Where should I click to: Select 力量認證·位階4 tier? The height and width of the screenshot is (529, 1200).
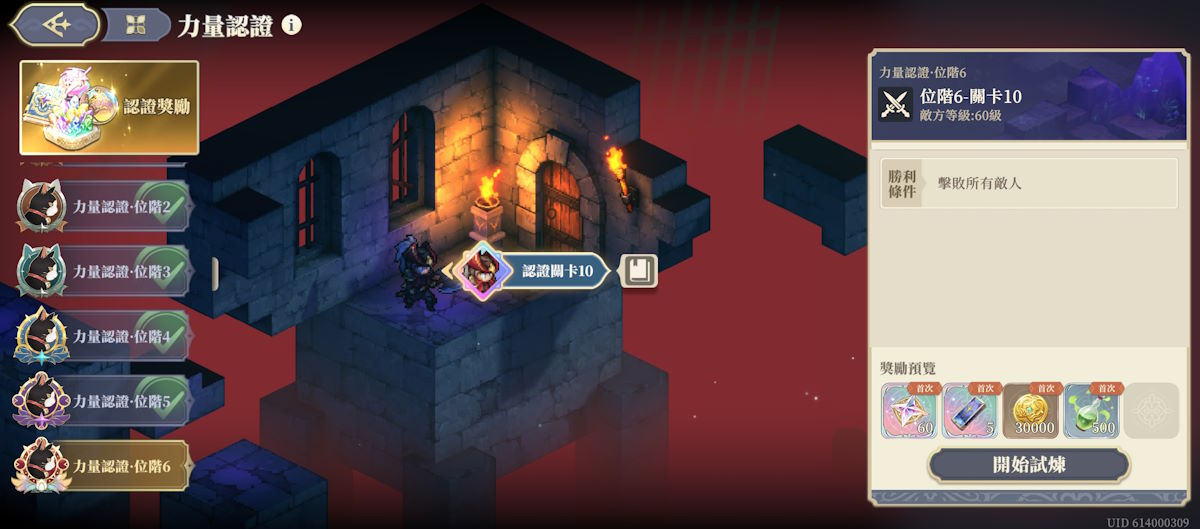[x=104, y=337]
